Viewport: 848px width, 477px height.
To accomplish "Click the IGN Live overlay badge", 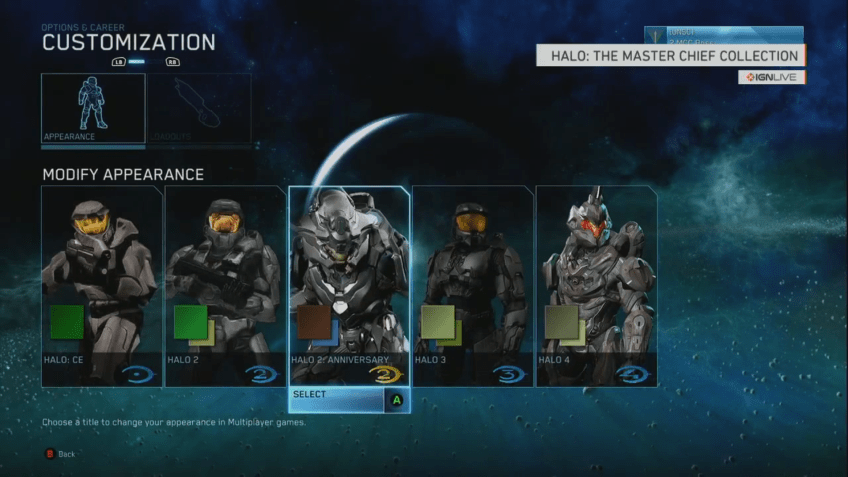I will tap(771, 77).
